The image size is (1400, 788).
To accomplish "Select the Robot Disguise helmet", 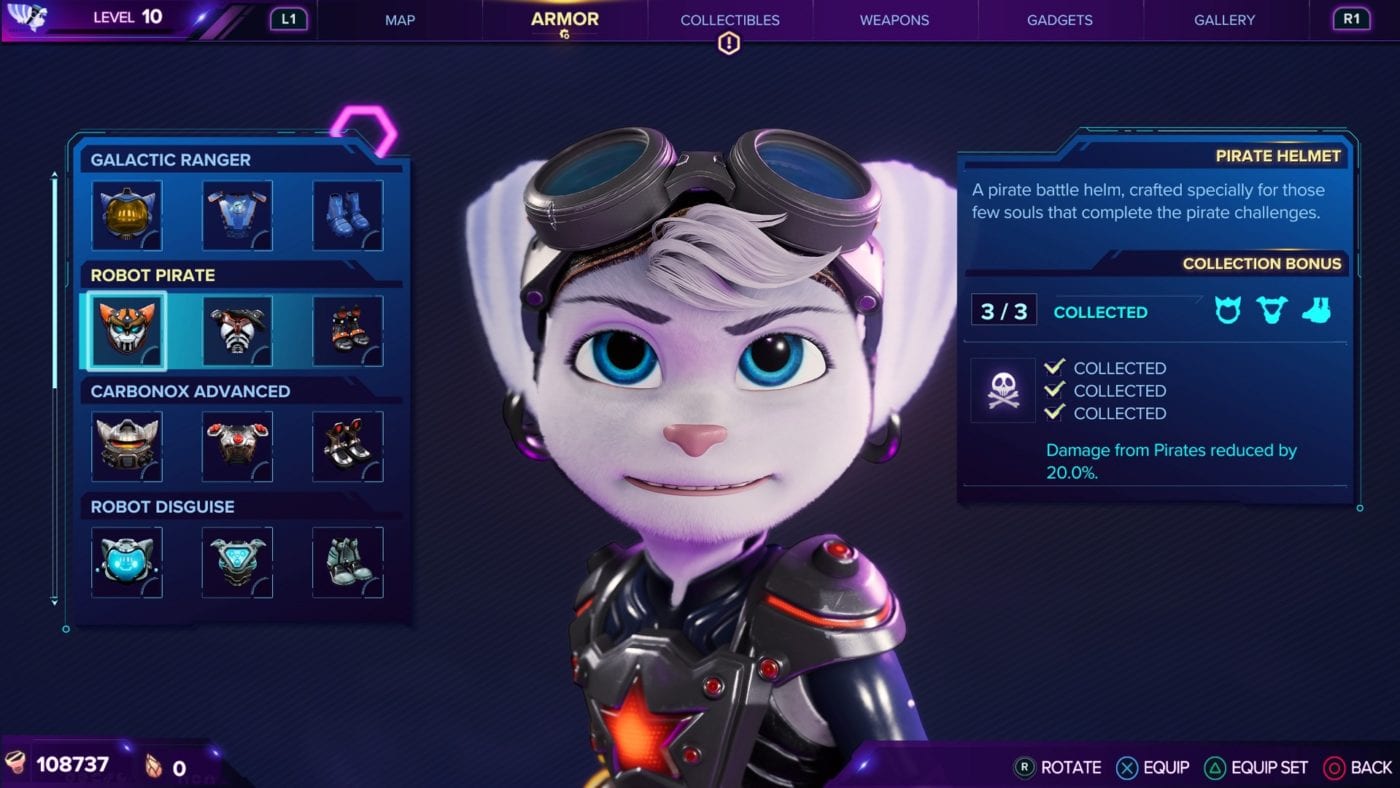I will (127, 562).
